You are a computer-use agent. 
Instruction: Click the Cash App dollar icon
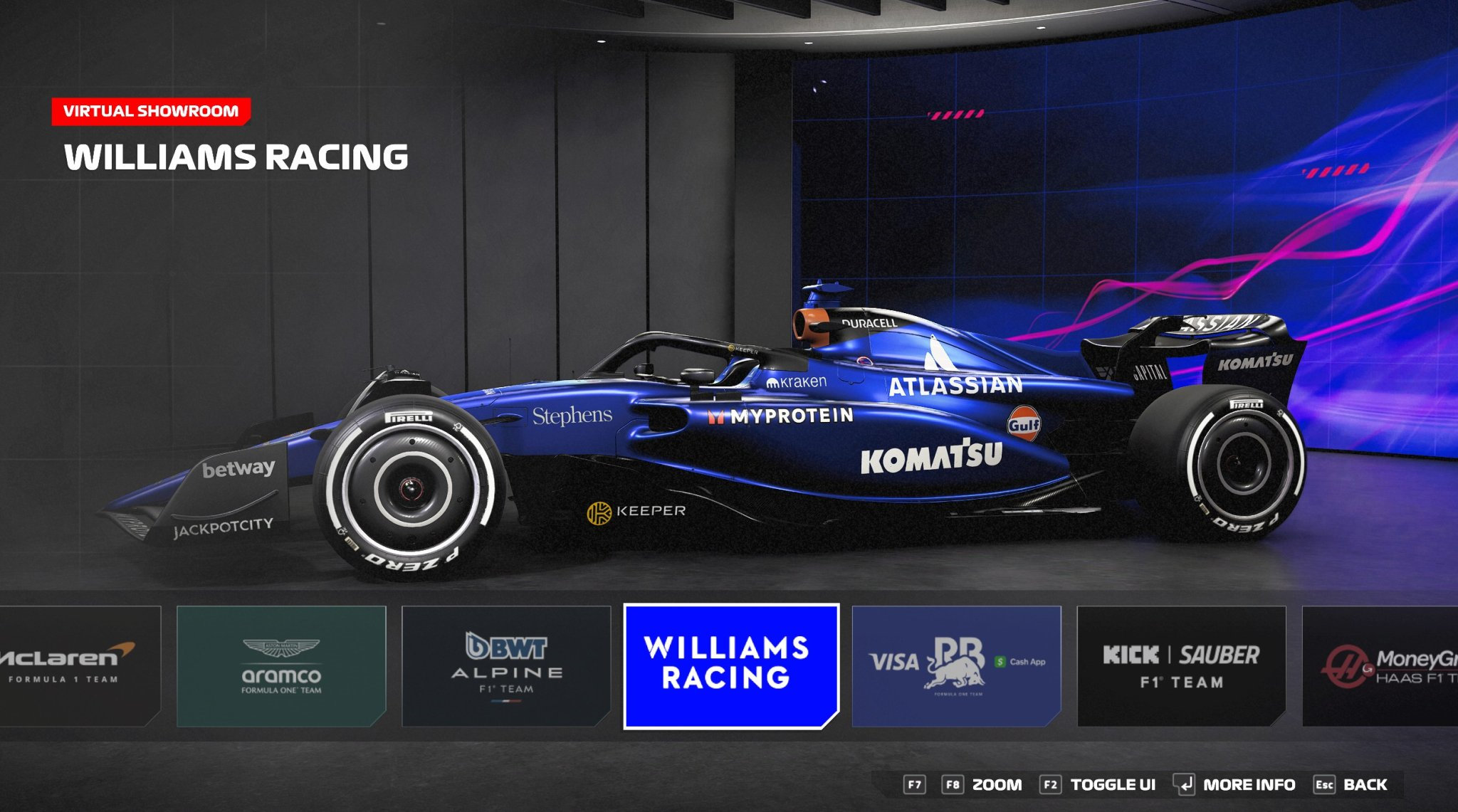pyautogui.click(x=1000, y=663)
